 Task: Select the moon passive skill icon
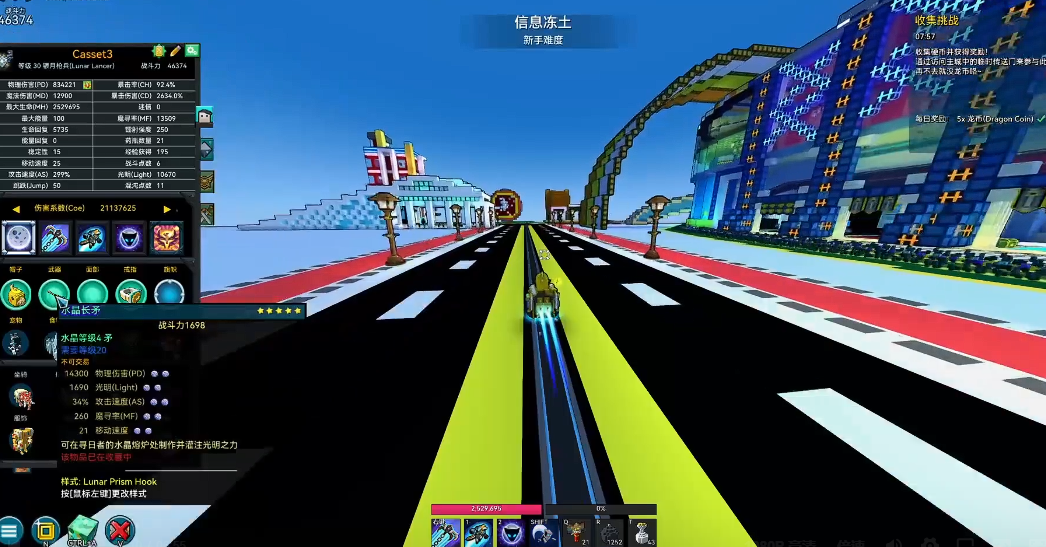20,238
